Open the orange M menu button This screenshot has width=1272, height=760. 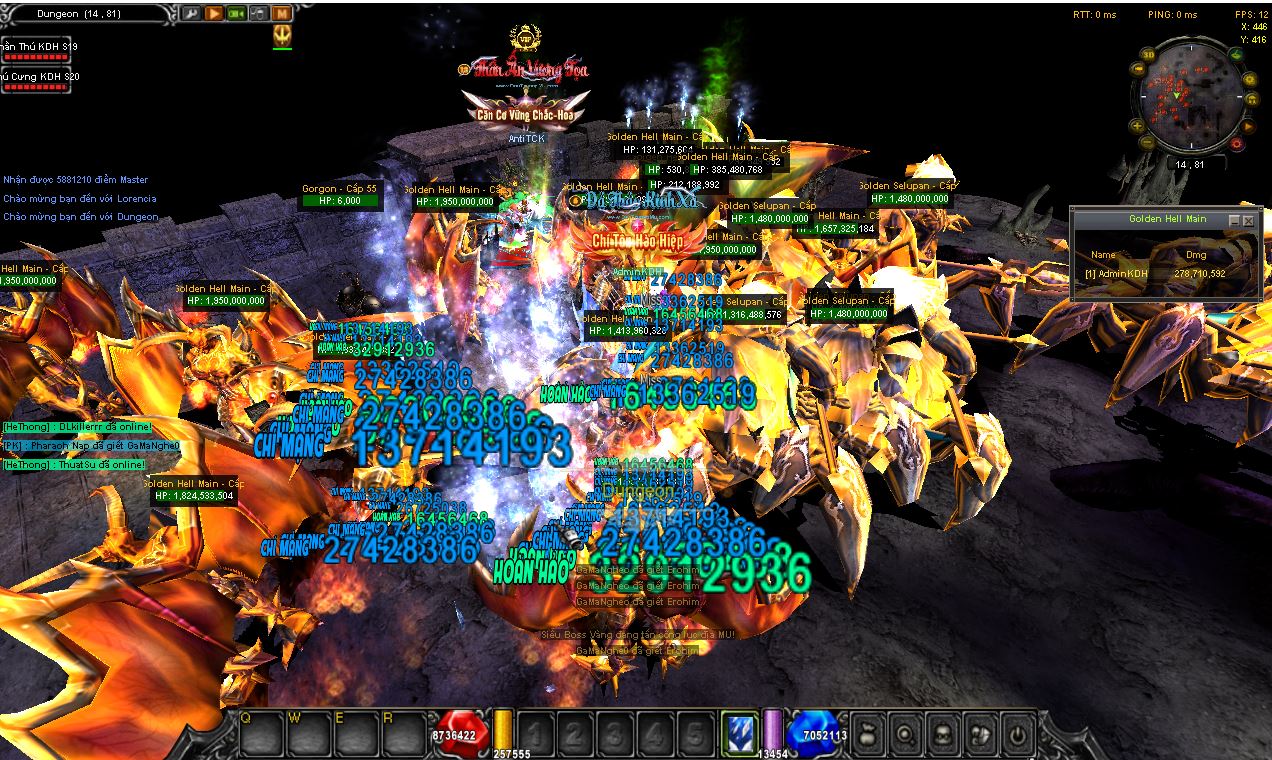(x=281, y=14)
